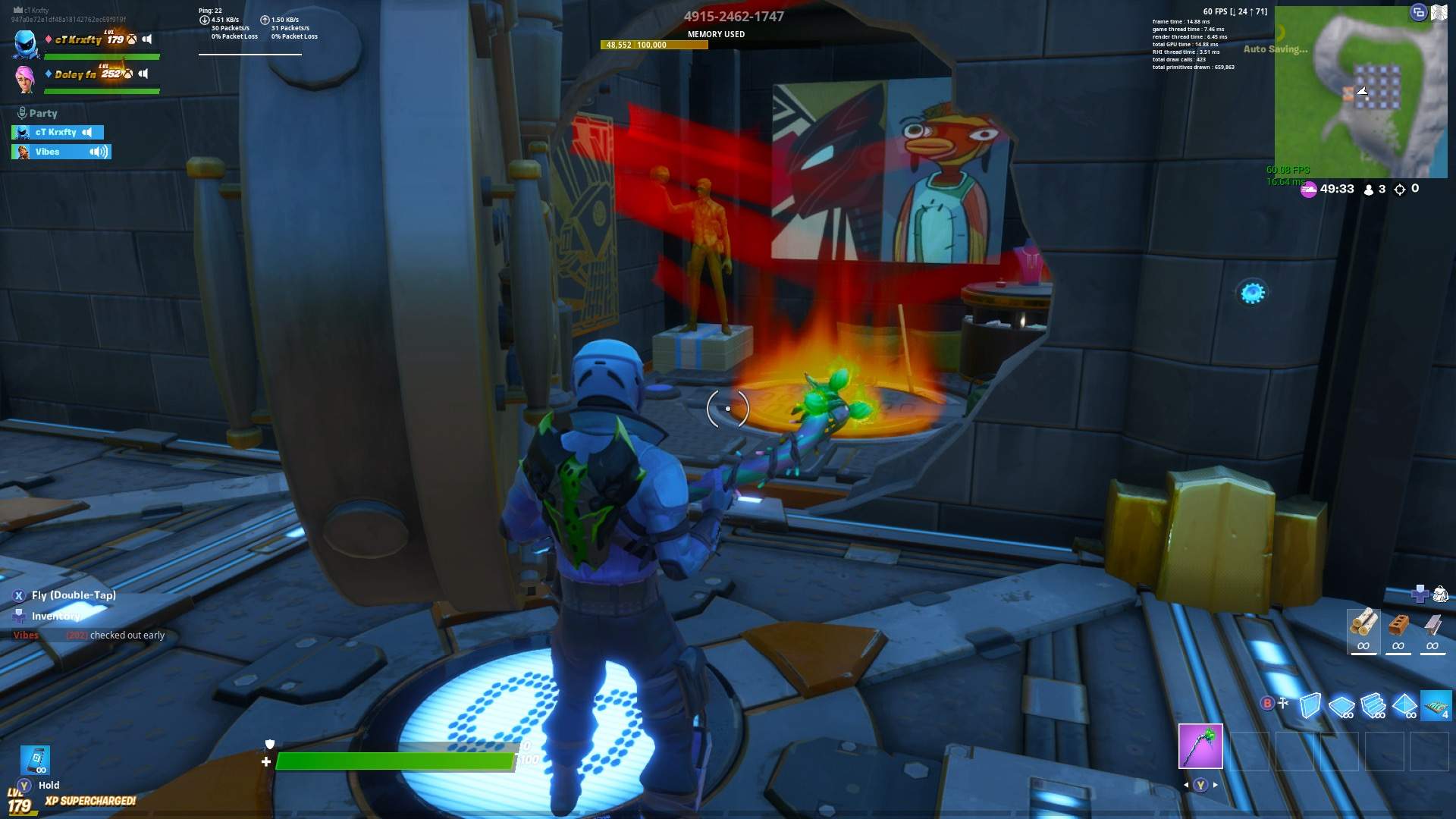This screenshot has width=1456, height=819.
Task: Choose metal as the building material
Action: coord(1432,629)
